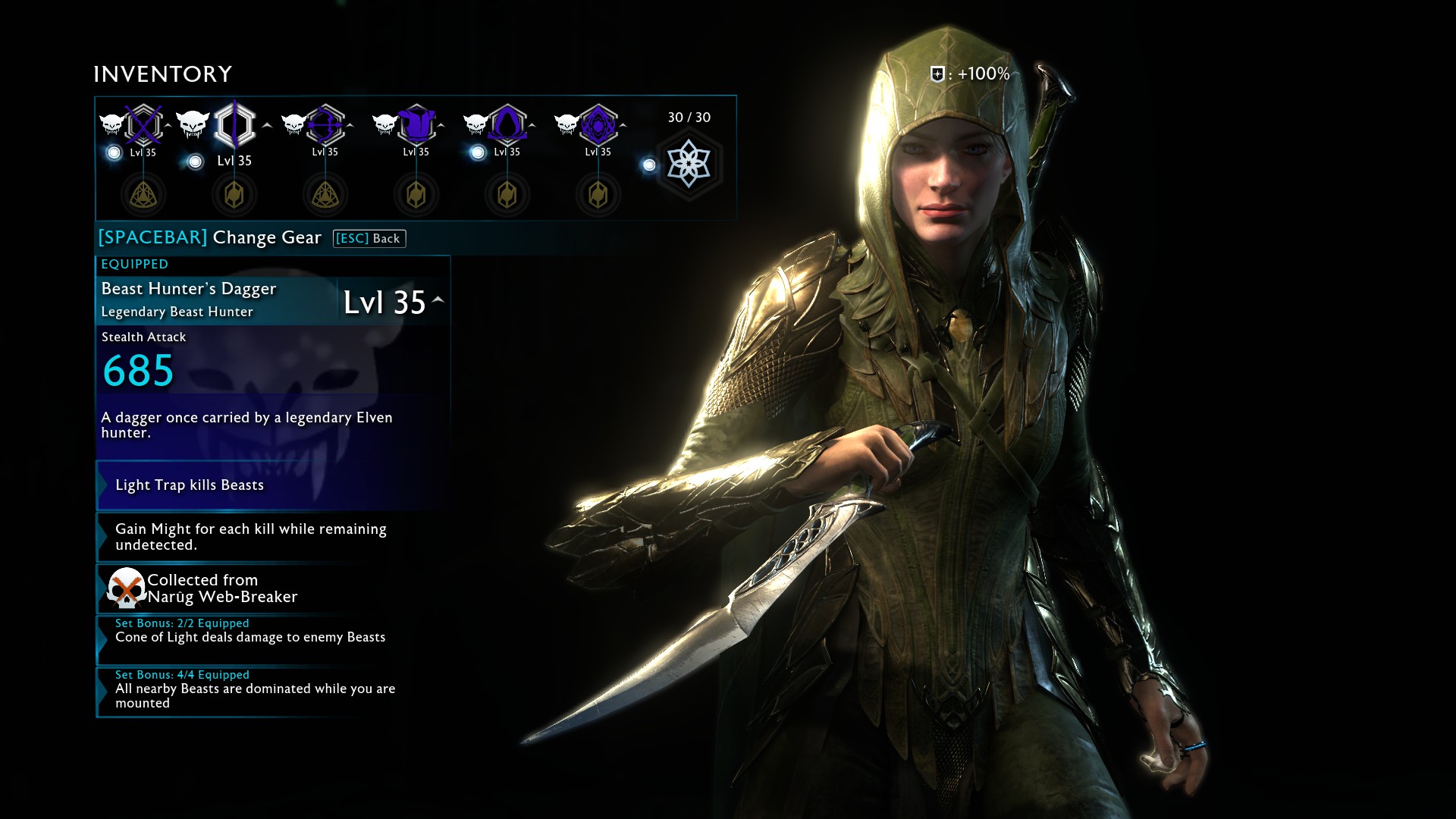Select the hooded cloak gear slot

point(507,124)
